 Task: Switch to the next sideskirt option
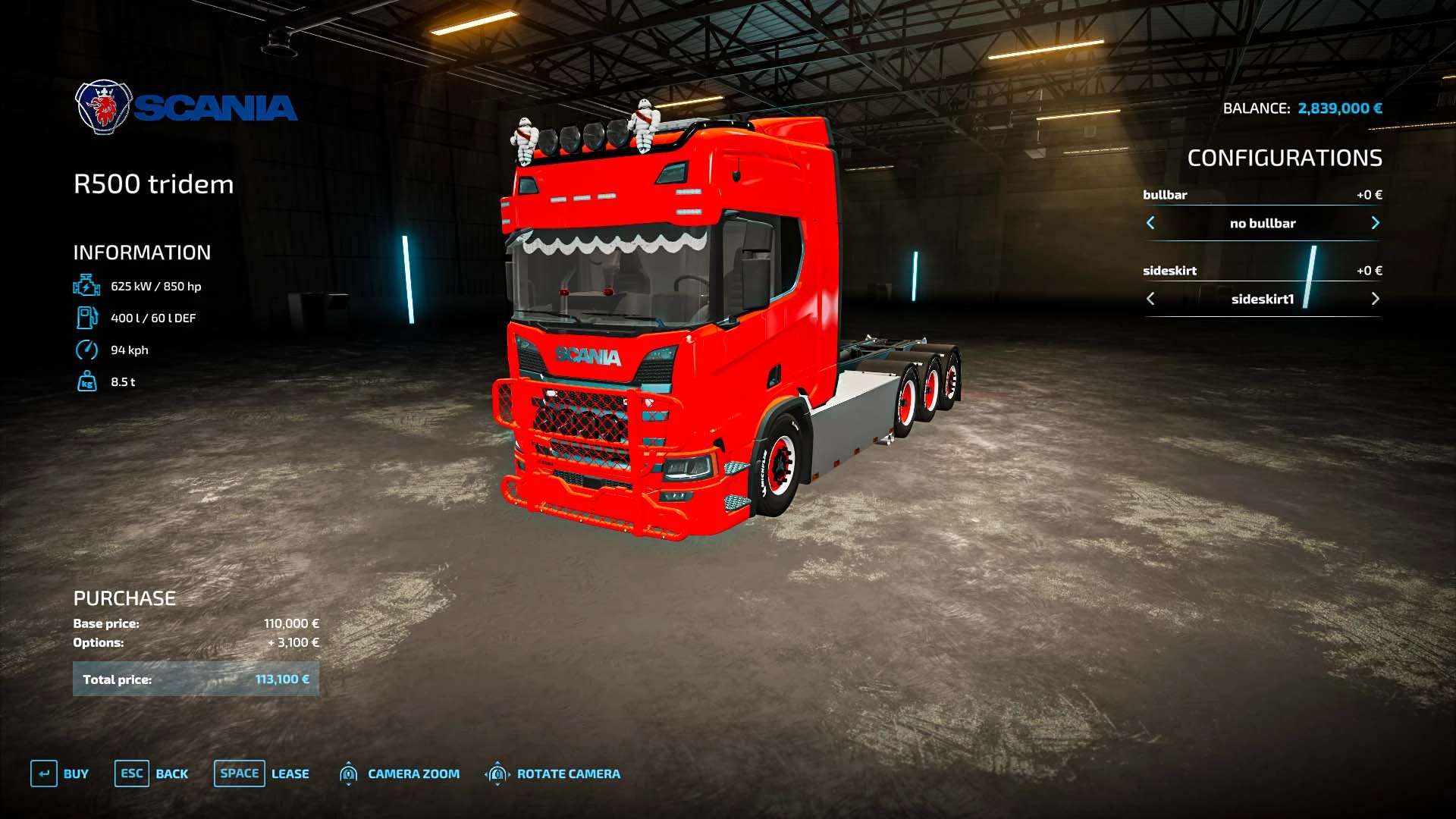(x=1376, y=298)
